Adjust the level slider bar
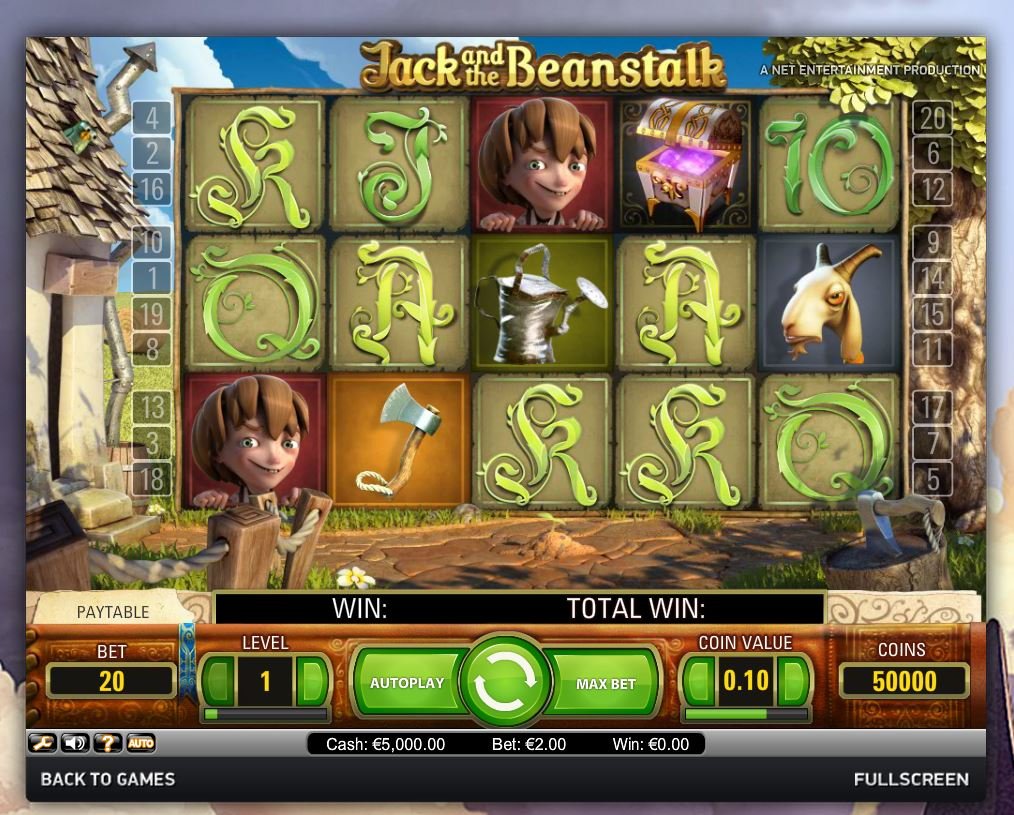Screen dimensions: 1014x815 [266, 714]
